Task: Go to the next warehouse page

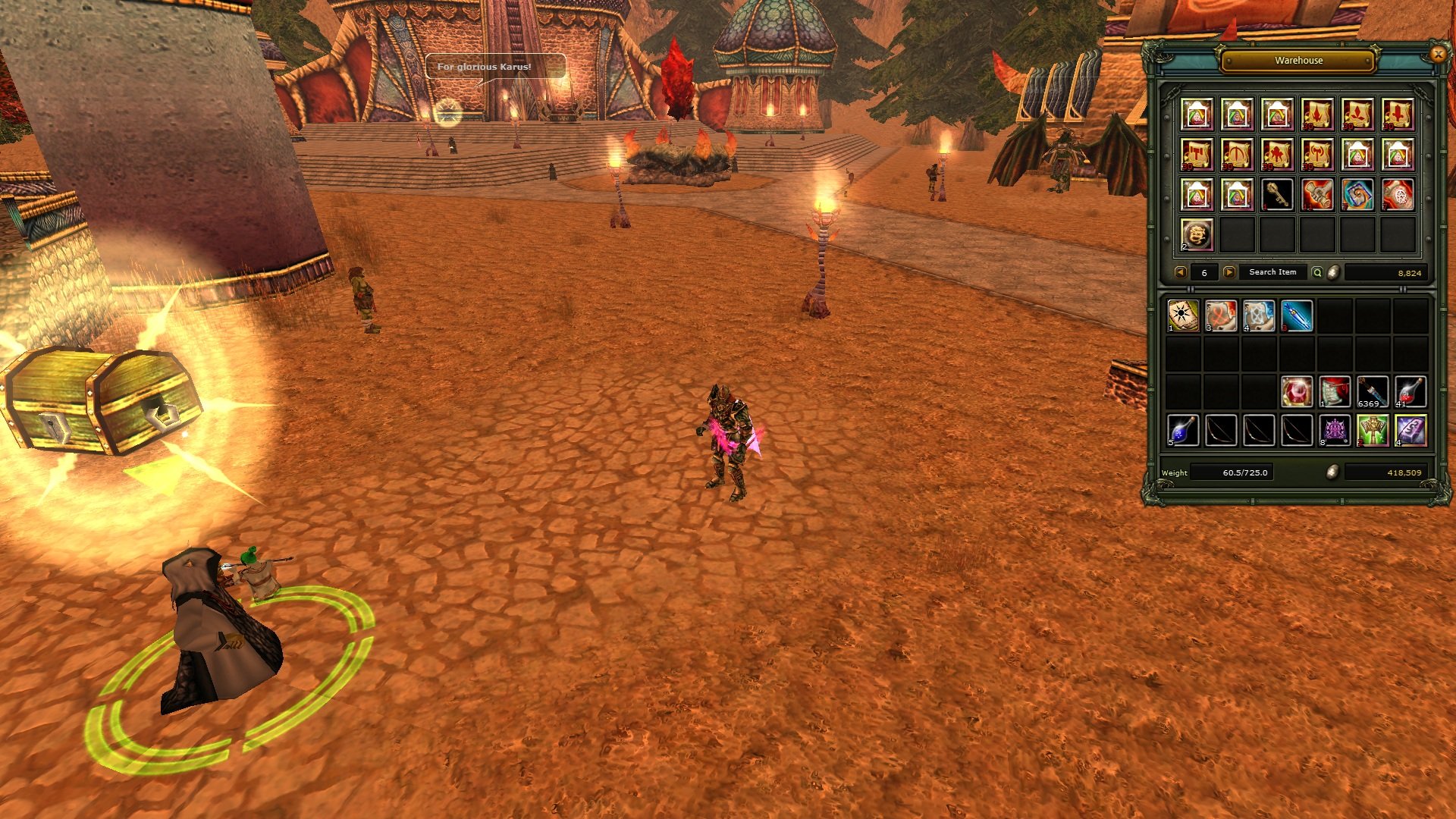Action: pyautogui.click(x=1228, y=272)
